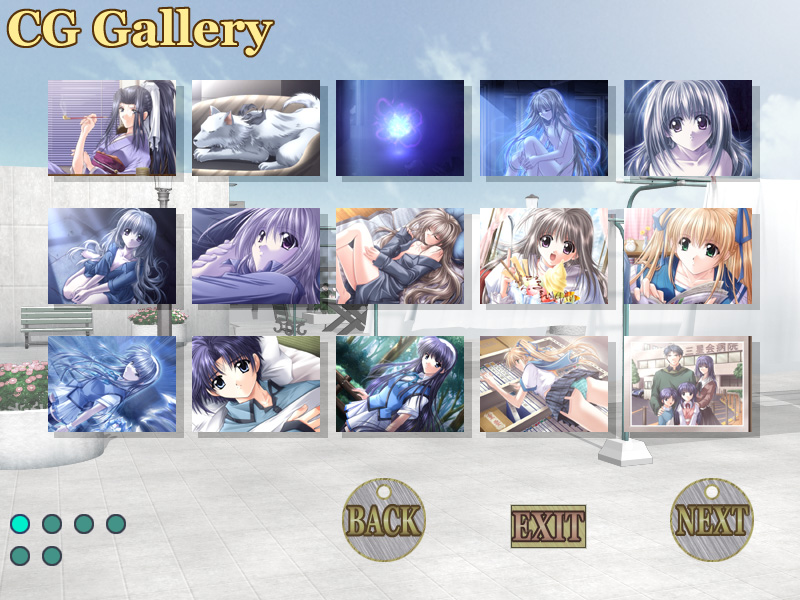800x600 pixels.
Task: Select the highlighted first page dot
Action: [20, 523]
